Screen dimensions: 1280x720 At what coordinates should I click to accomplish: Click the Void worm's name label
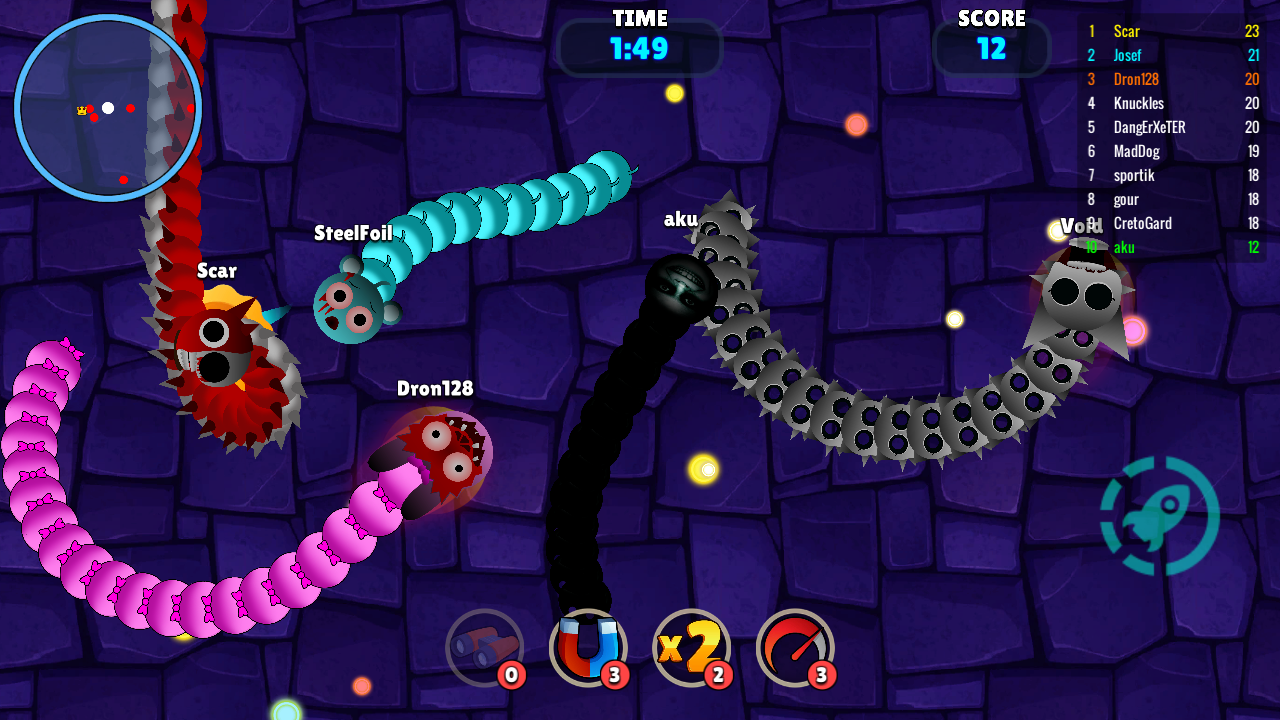pyautogui.click(x=1082, y=227)
